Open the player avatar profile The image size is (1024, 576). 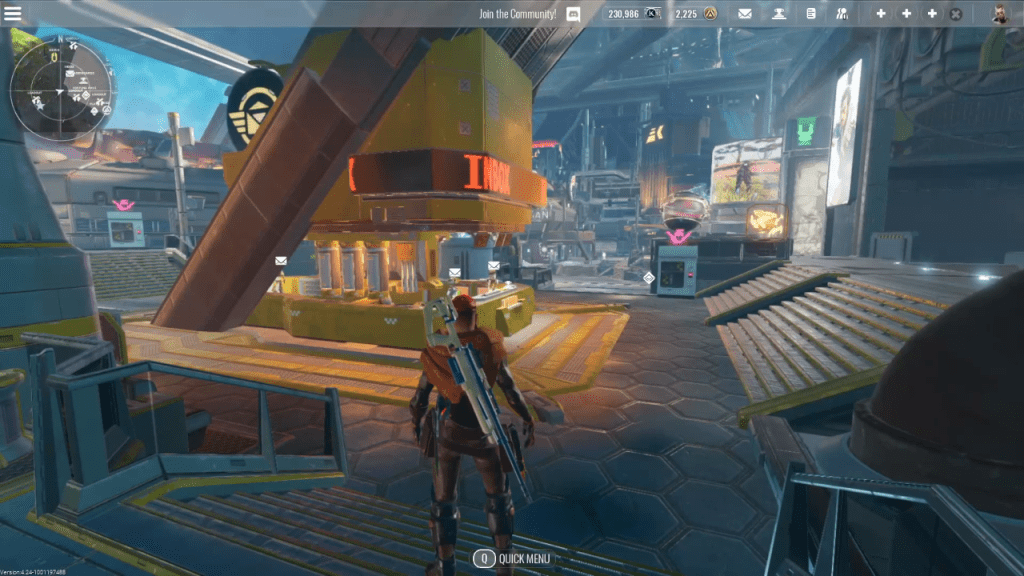[1000, 14]
